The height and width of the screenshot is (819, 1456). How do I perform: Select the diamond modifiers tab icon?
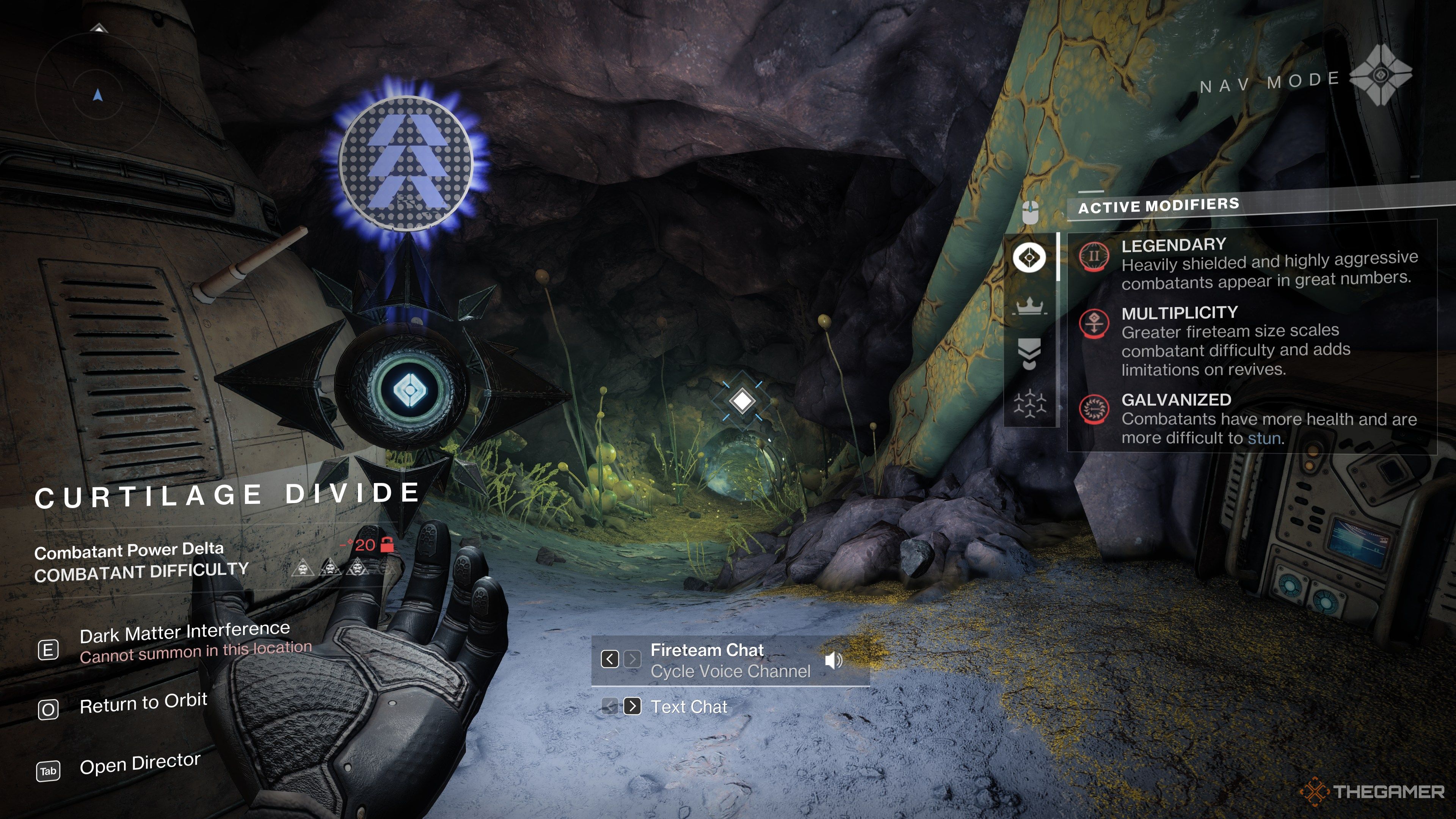[x=1029, y=258]
